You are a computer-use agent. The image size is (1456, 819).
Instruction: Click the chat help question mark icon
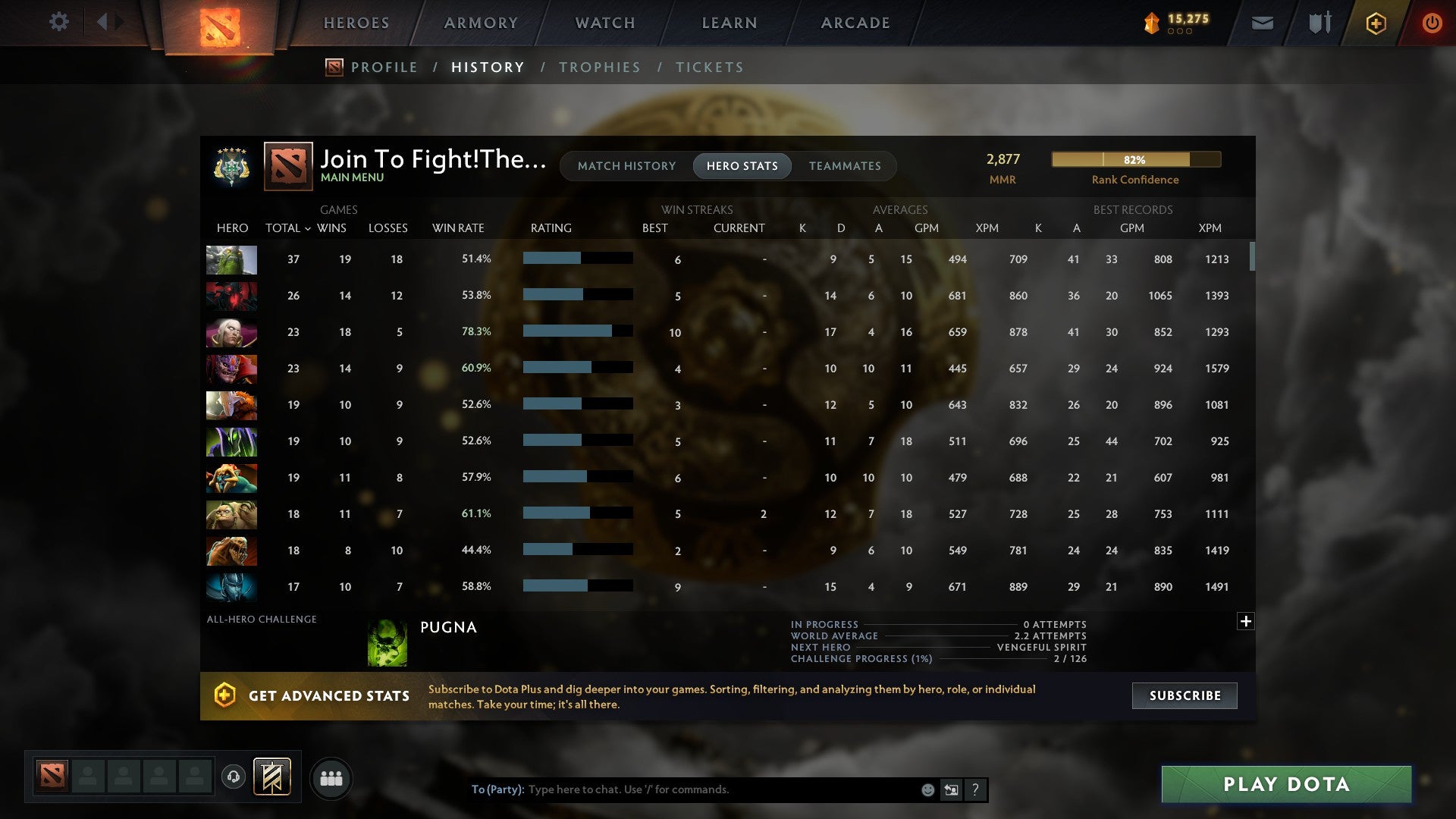tap(976, 789)
